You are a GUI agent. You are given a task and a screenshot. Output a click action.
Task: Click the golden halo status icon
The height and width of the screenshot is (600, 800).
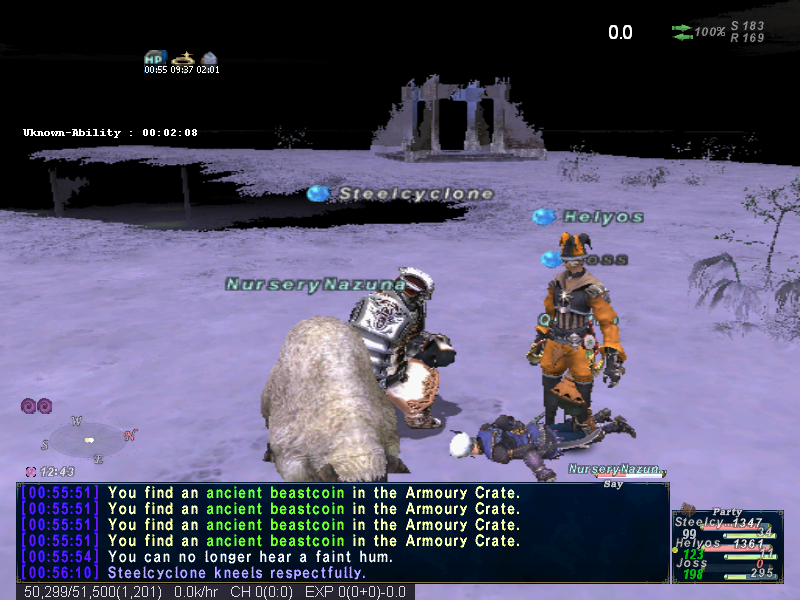[x=182, y=58]
